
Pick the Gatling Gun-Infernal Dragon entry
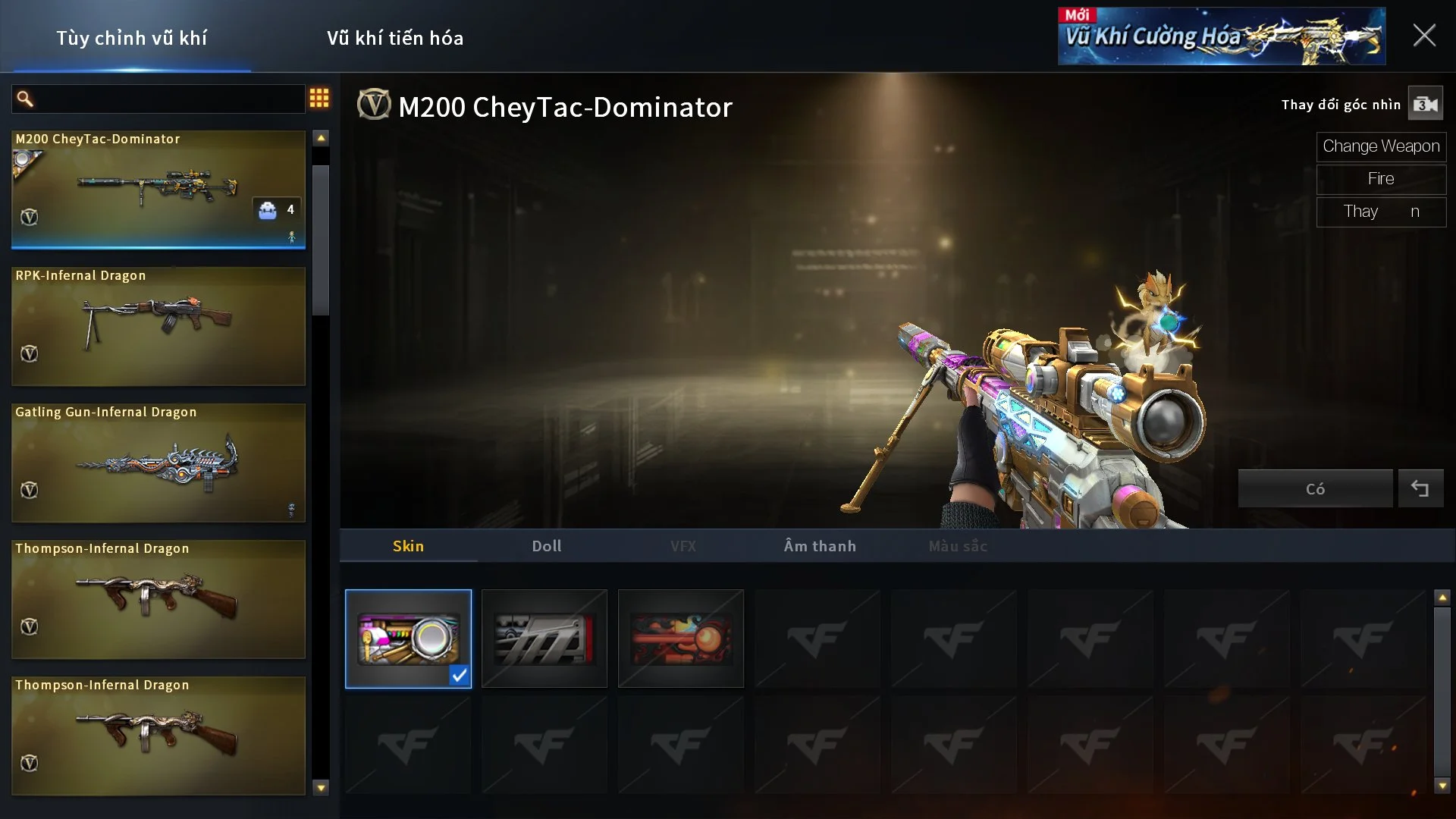tap(158, 463)
